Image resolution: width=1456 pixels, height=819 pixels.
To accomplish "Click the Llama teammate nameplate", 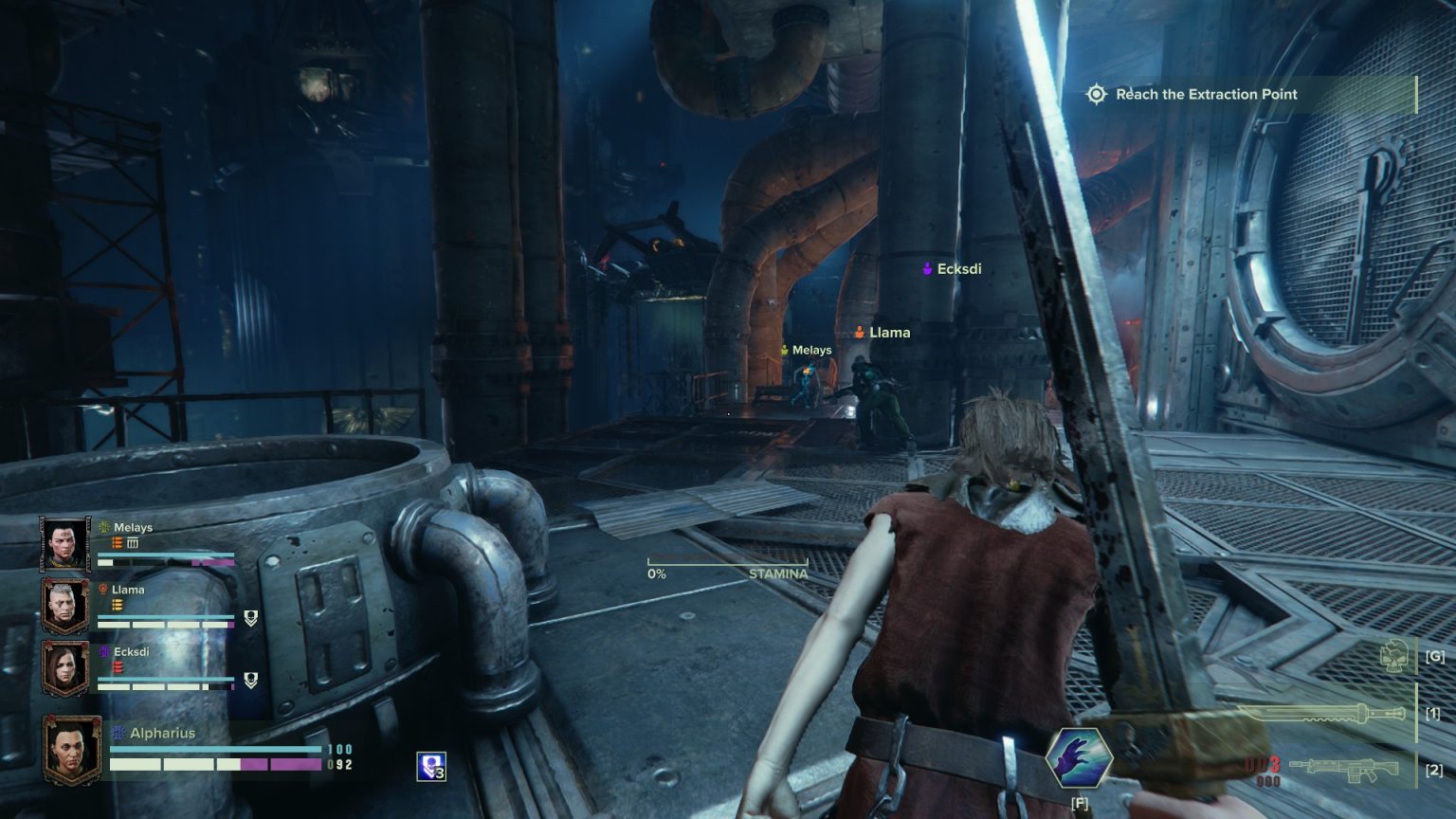I will (883, 333).
